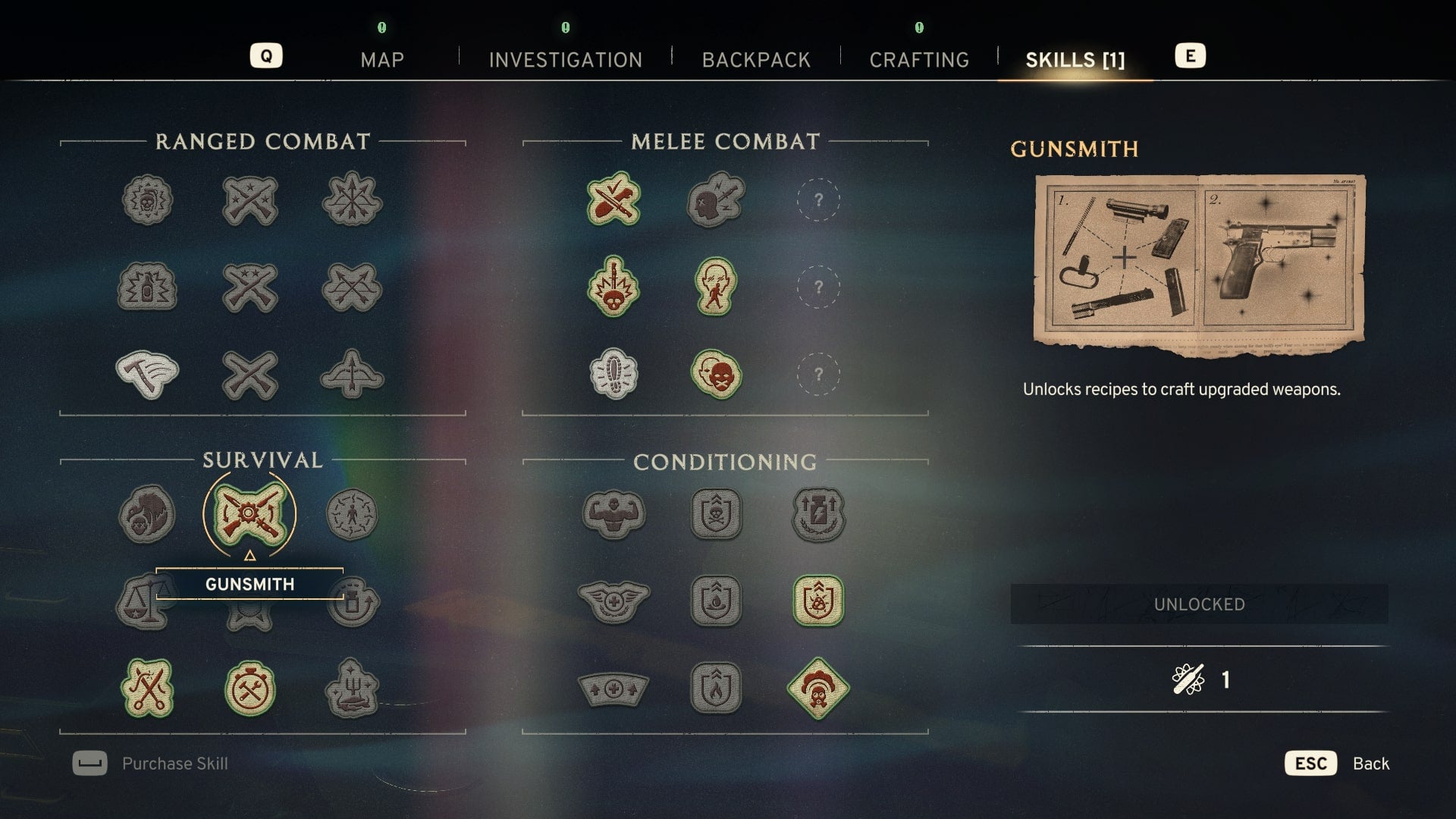Choose the winged medical cross skill badge
Viewport: 1456px width, 819px height.
[613, 601]
